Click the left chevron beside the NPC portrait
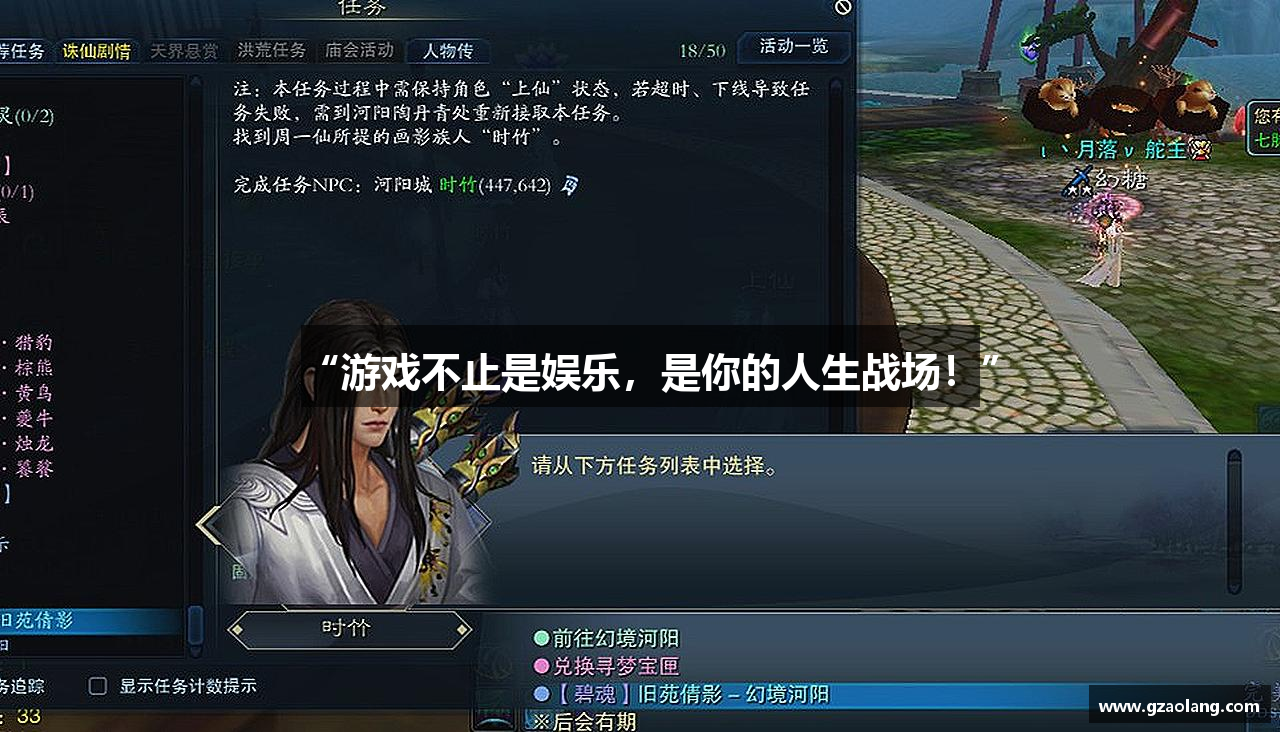Screen dimensions: 1280x732 [x=209, y=524]
